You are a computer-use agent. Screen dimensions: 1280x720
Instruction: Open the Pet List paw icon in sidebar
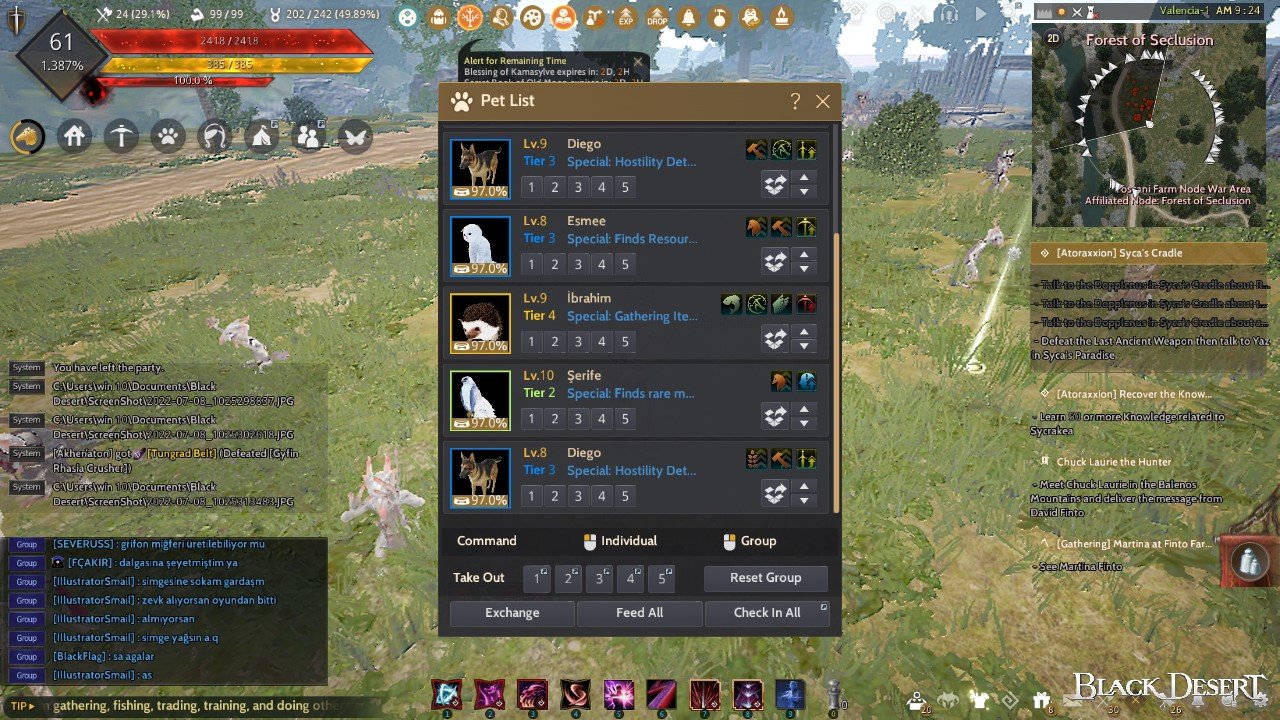click(167, 136)
